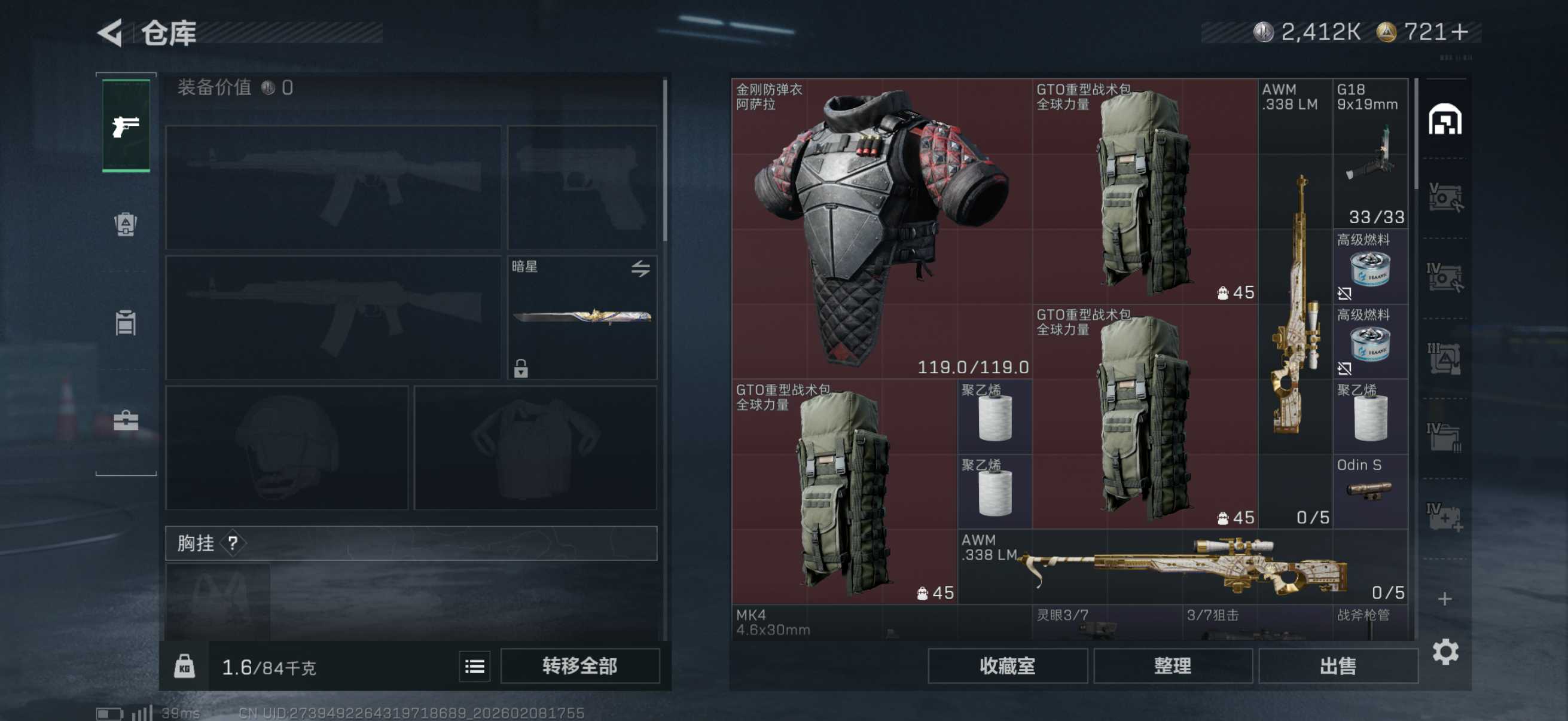The image size is (1568, 721).
Task: Show help for 胸挂 chest rig
Action: click(233, 543)
